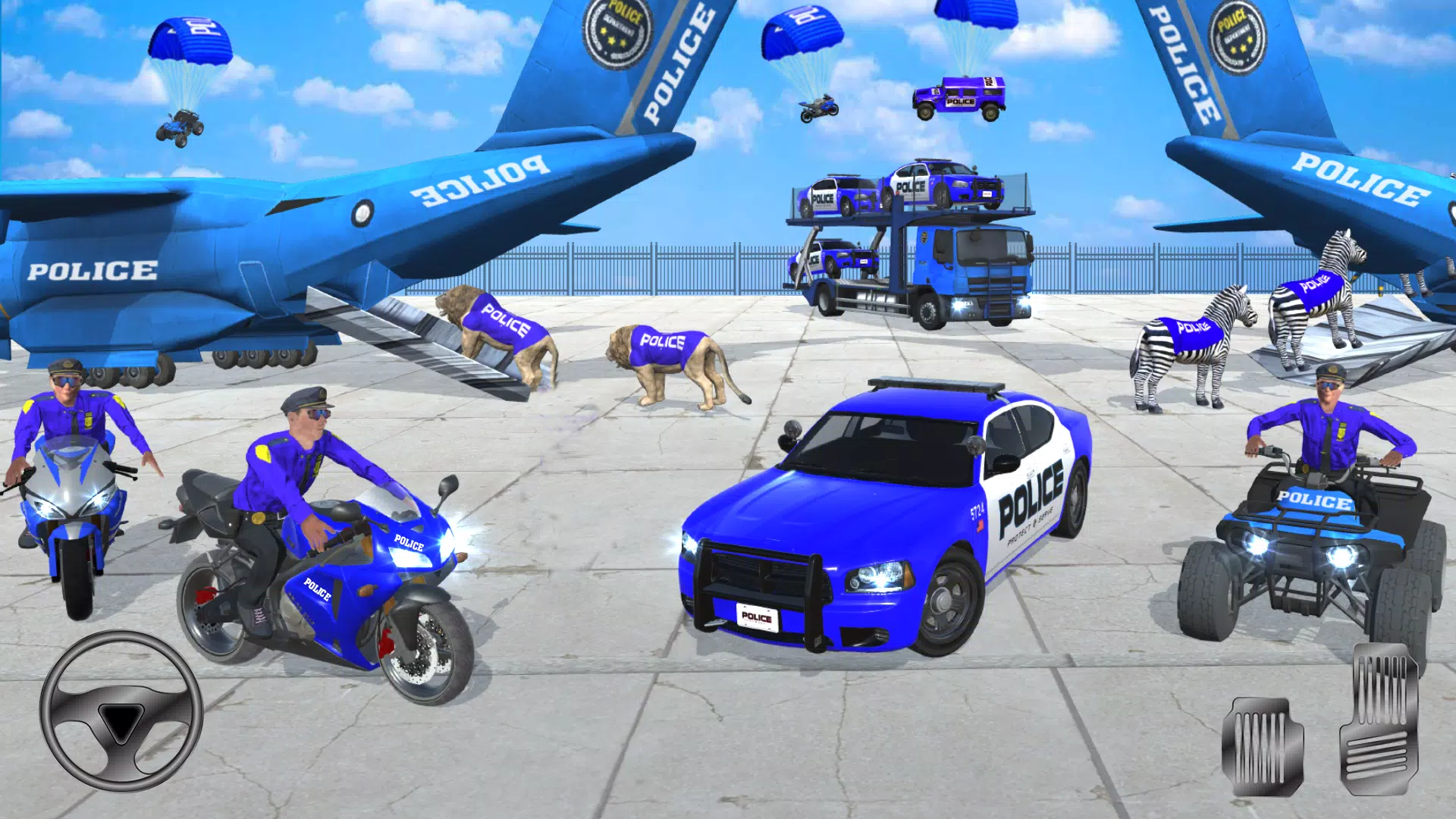Hit the wide brake pedal

[1262, 746]
